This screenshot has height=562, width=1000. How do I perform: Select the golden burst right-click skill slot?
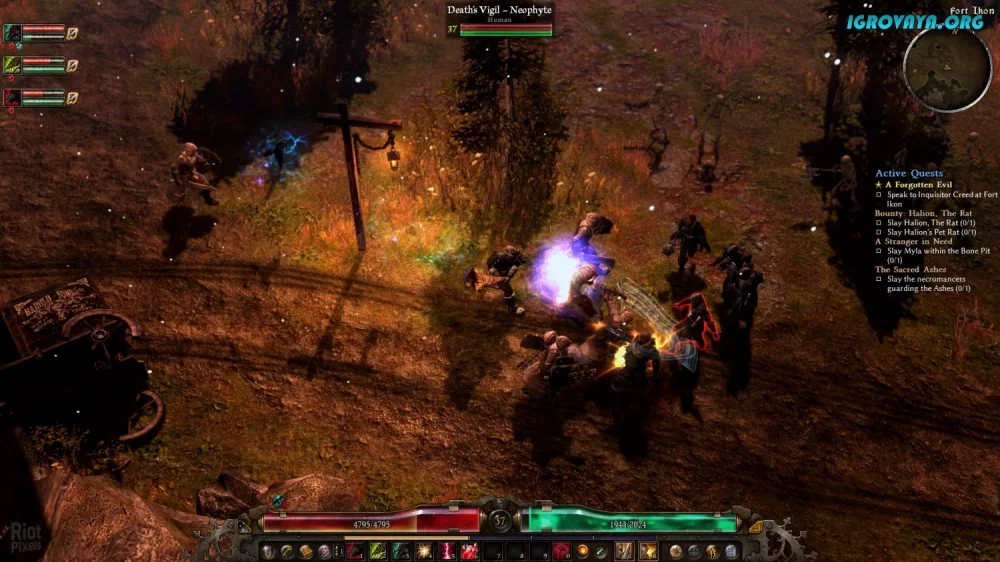pyautogui.click(x=648, y=551)
